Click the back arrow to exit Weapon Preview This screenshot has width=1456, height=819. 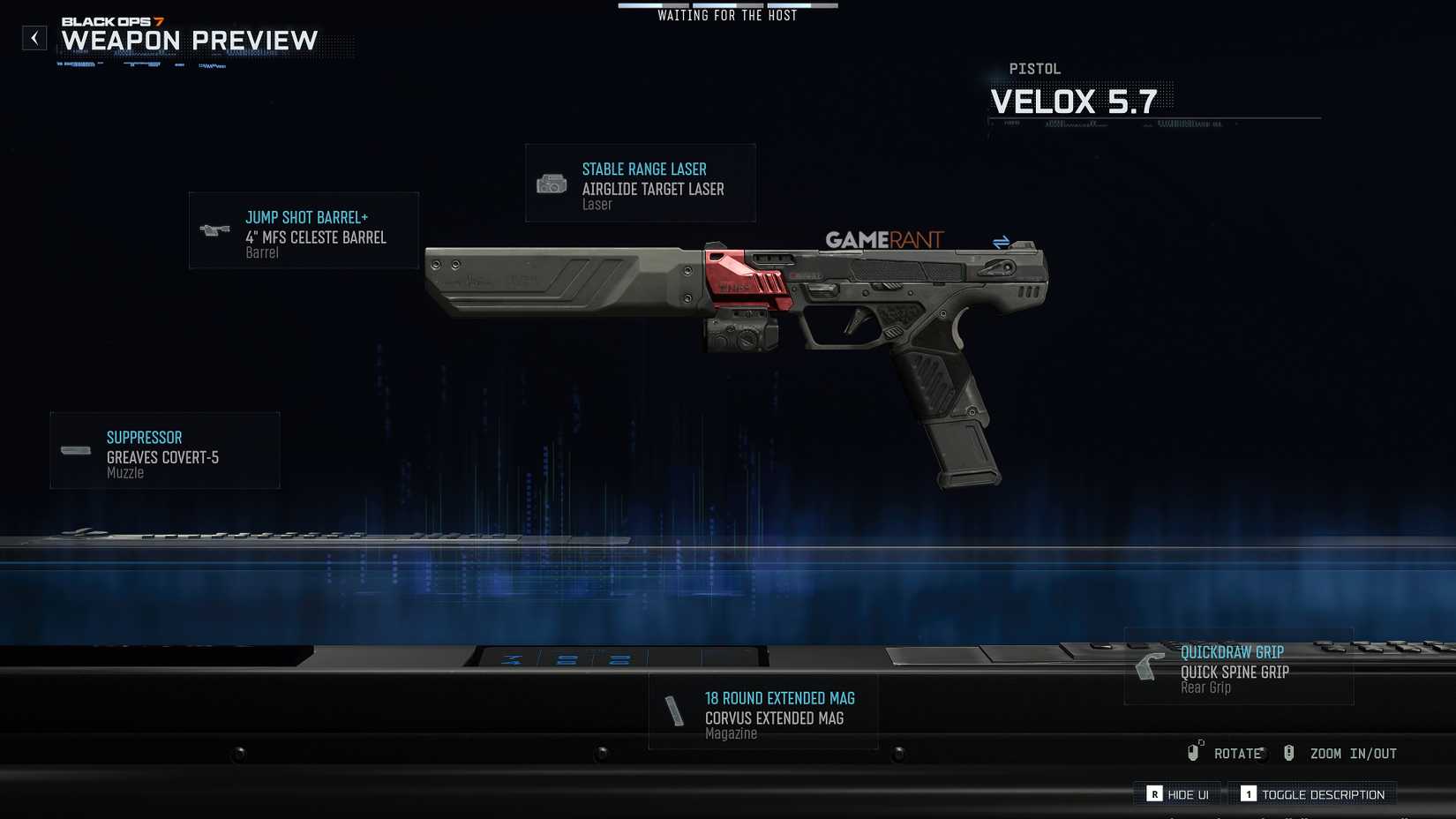(x=34, y=38)
